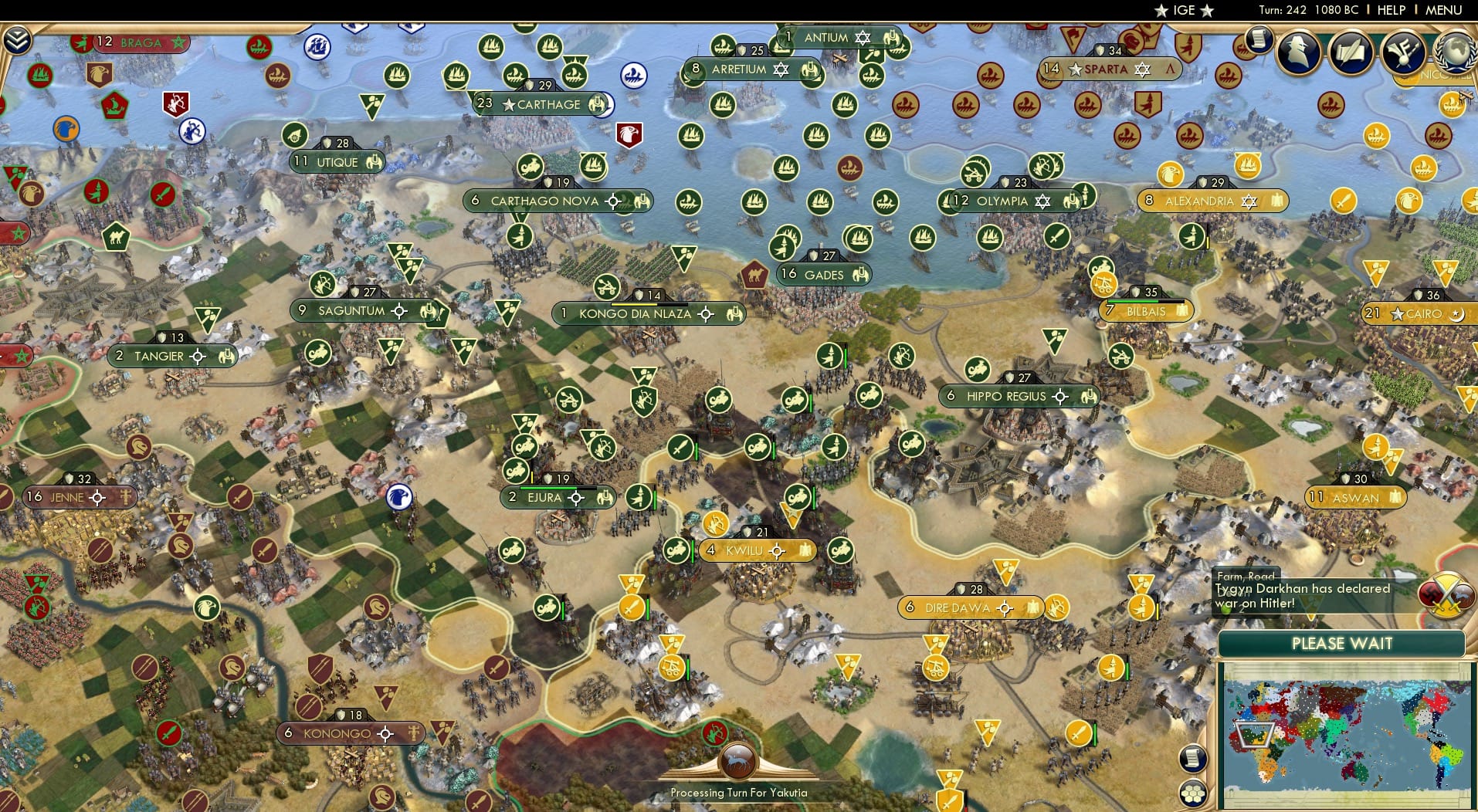Click the Star of David icon on Alexandria's banner

[x=1251, y=201]
